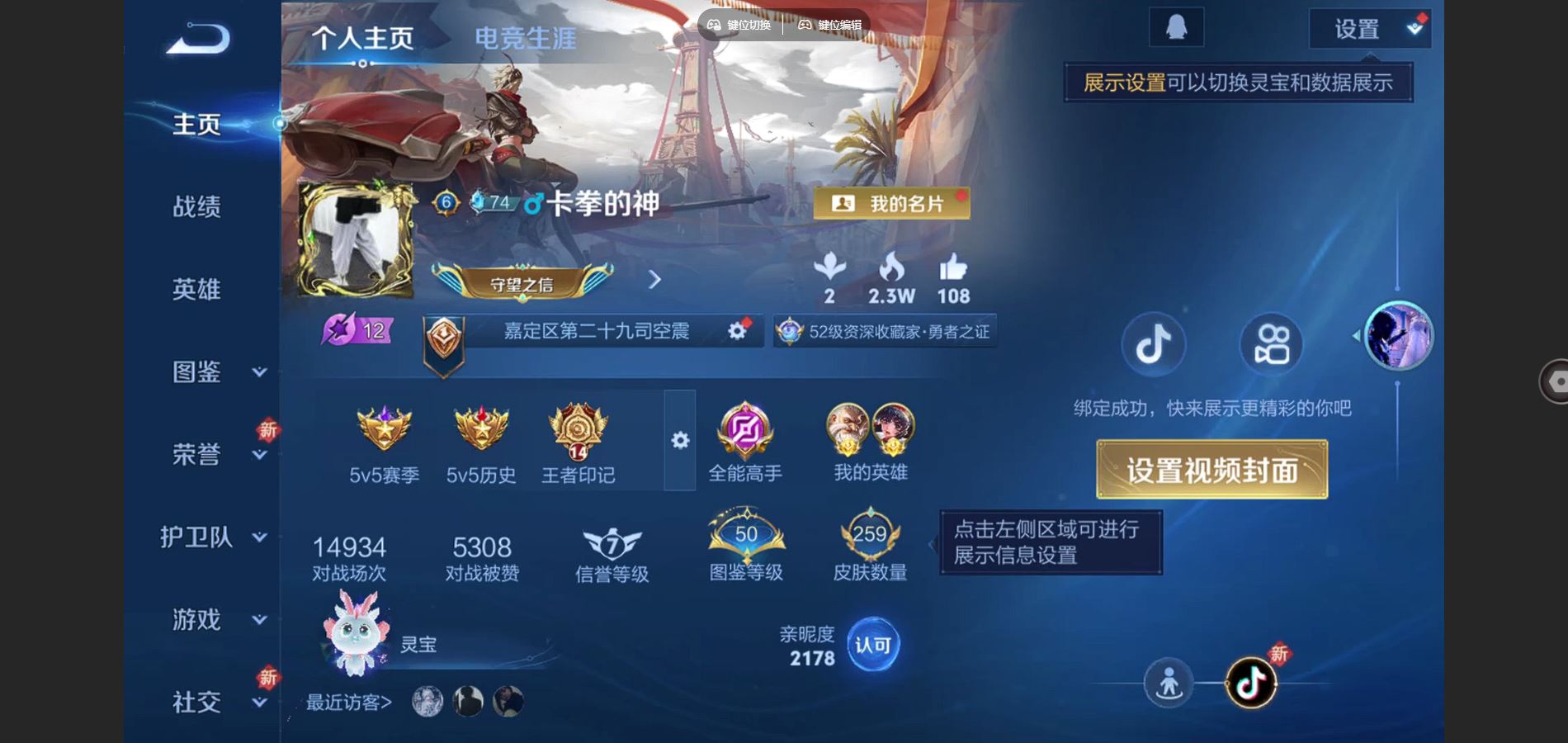
Task: Toggle the gear beside the rank badges row
Action: 678,442
